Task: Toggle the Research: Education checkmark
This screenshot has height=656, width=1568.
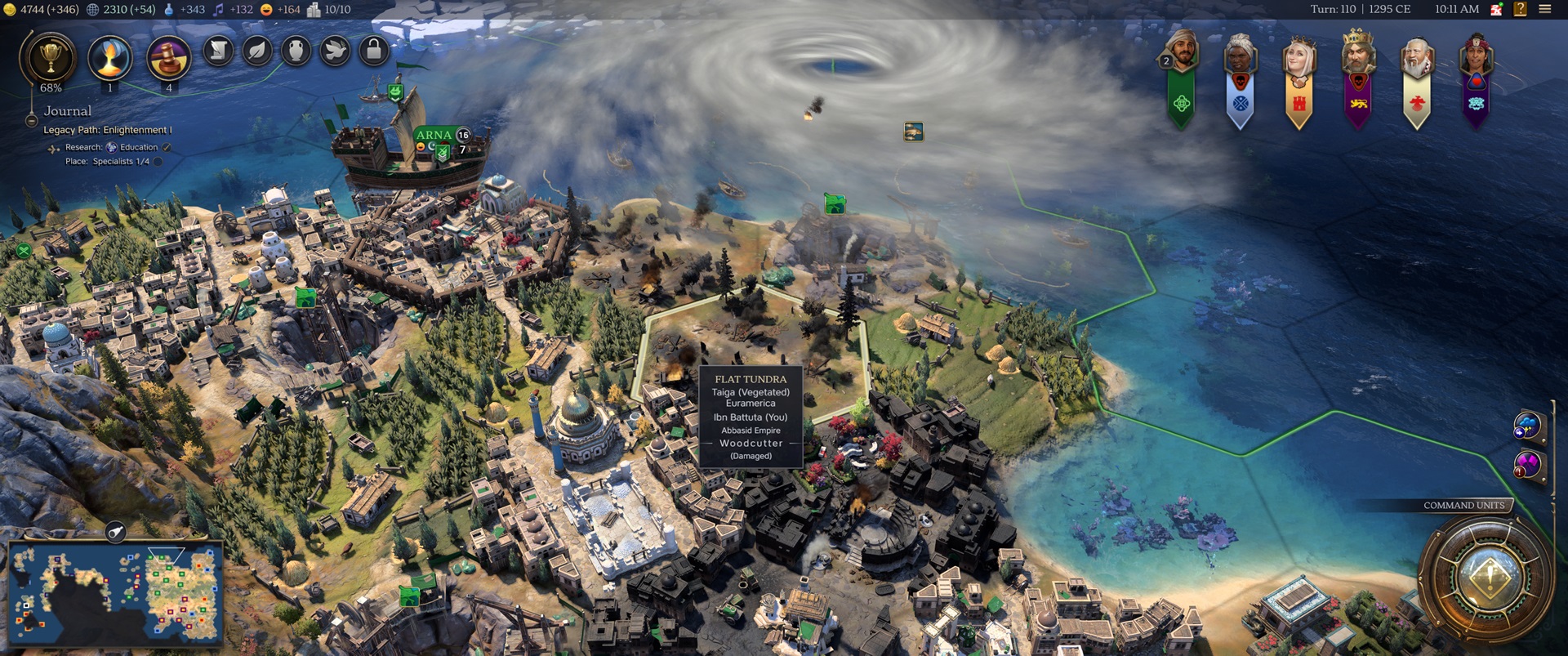Action: tap(166, 148)
